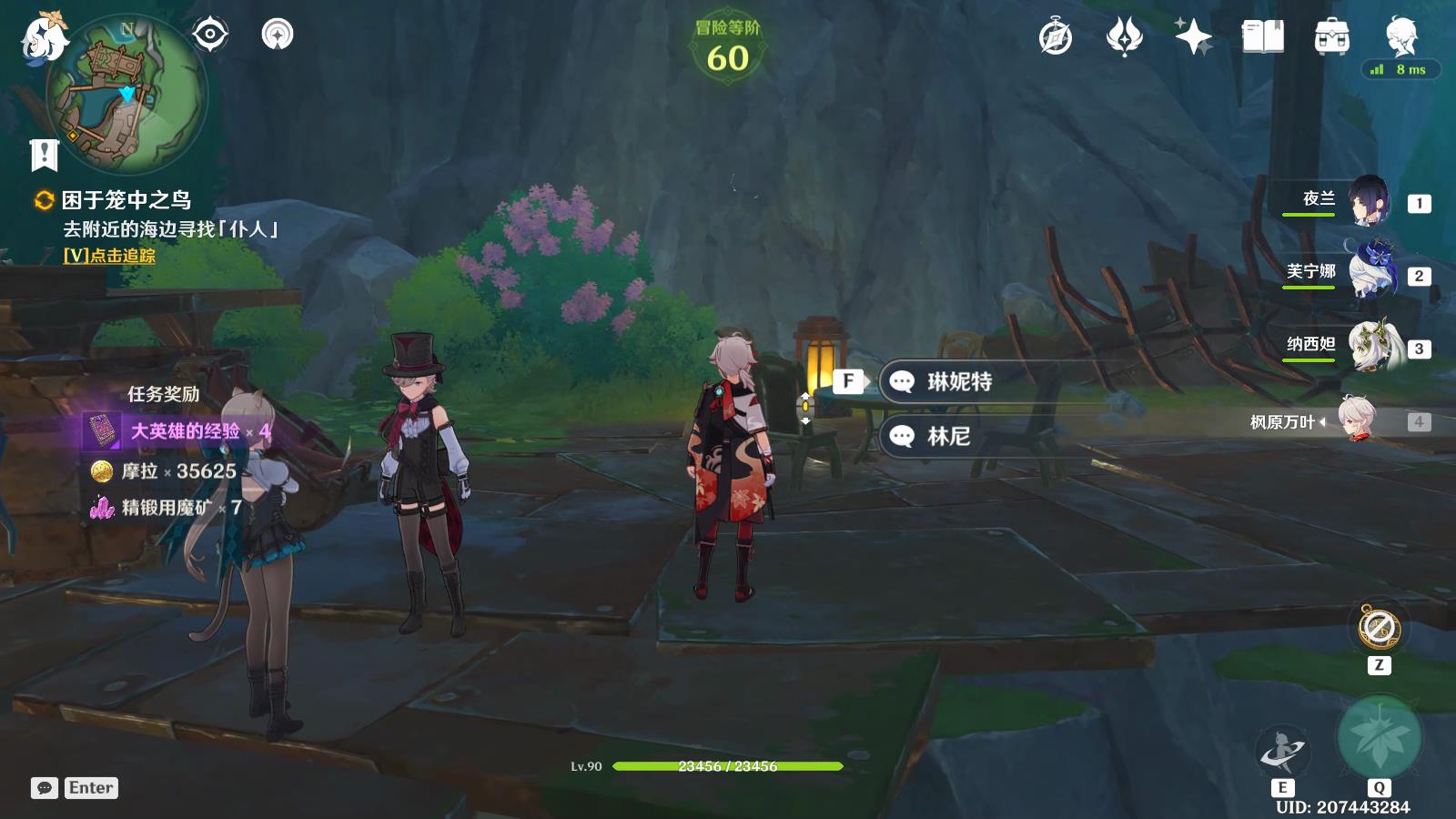Open the backpack inventory icon
Viewport: 1456px width, 819px height.
click(x=1331, y=37)
